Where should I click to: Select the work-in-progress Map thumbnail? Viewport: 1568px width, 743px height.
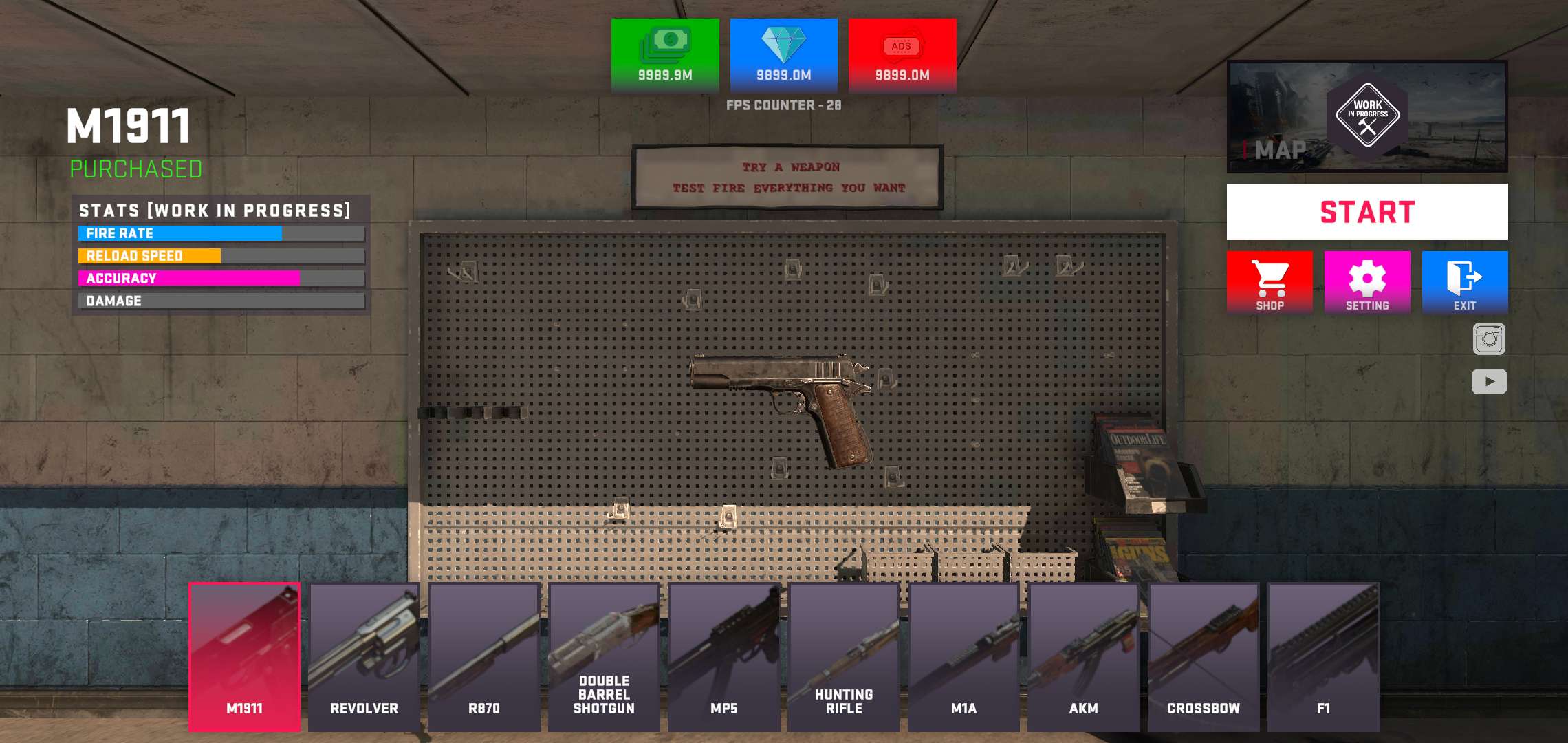(x=1367, y=116)
